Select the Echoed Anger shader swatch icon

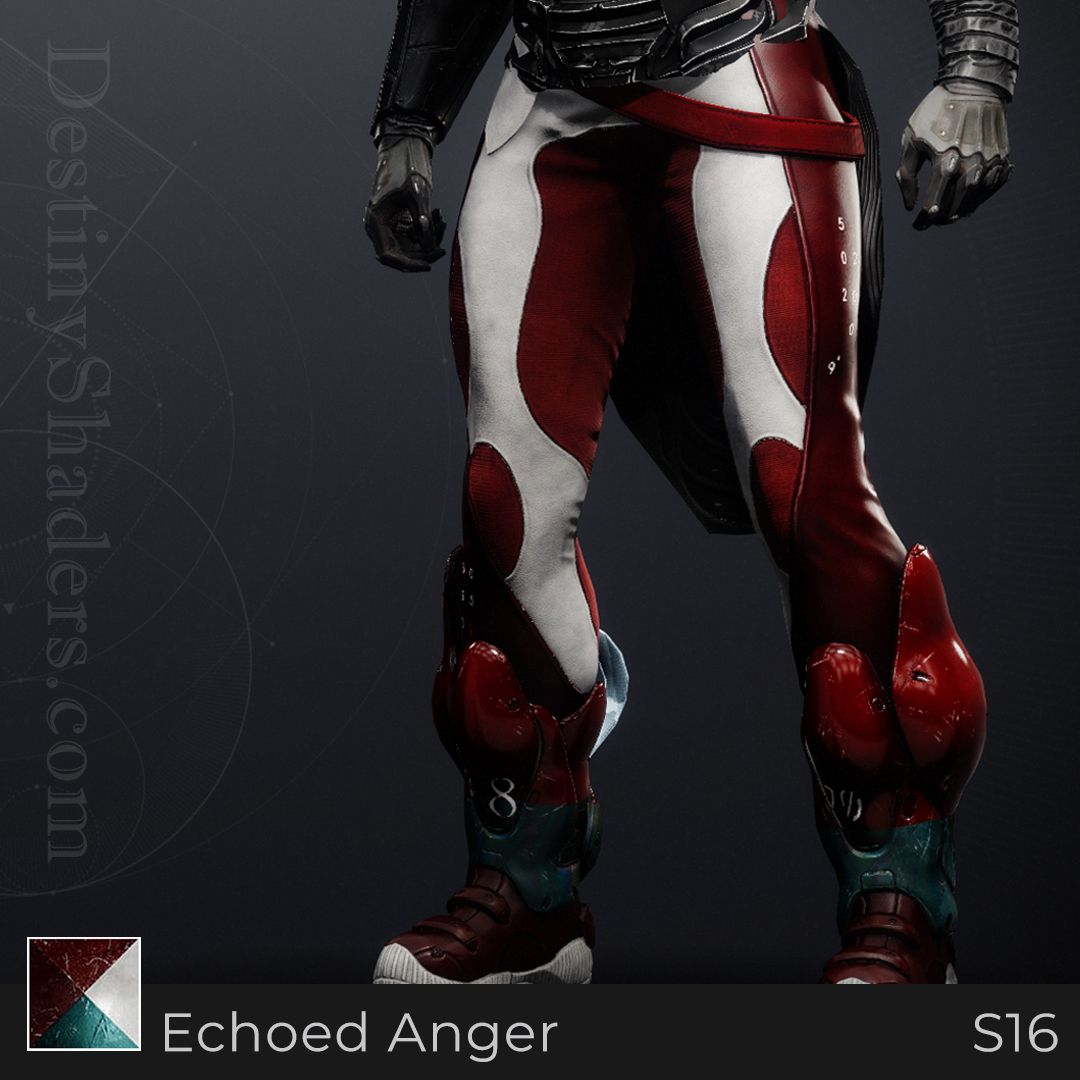[84, 993]
